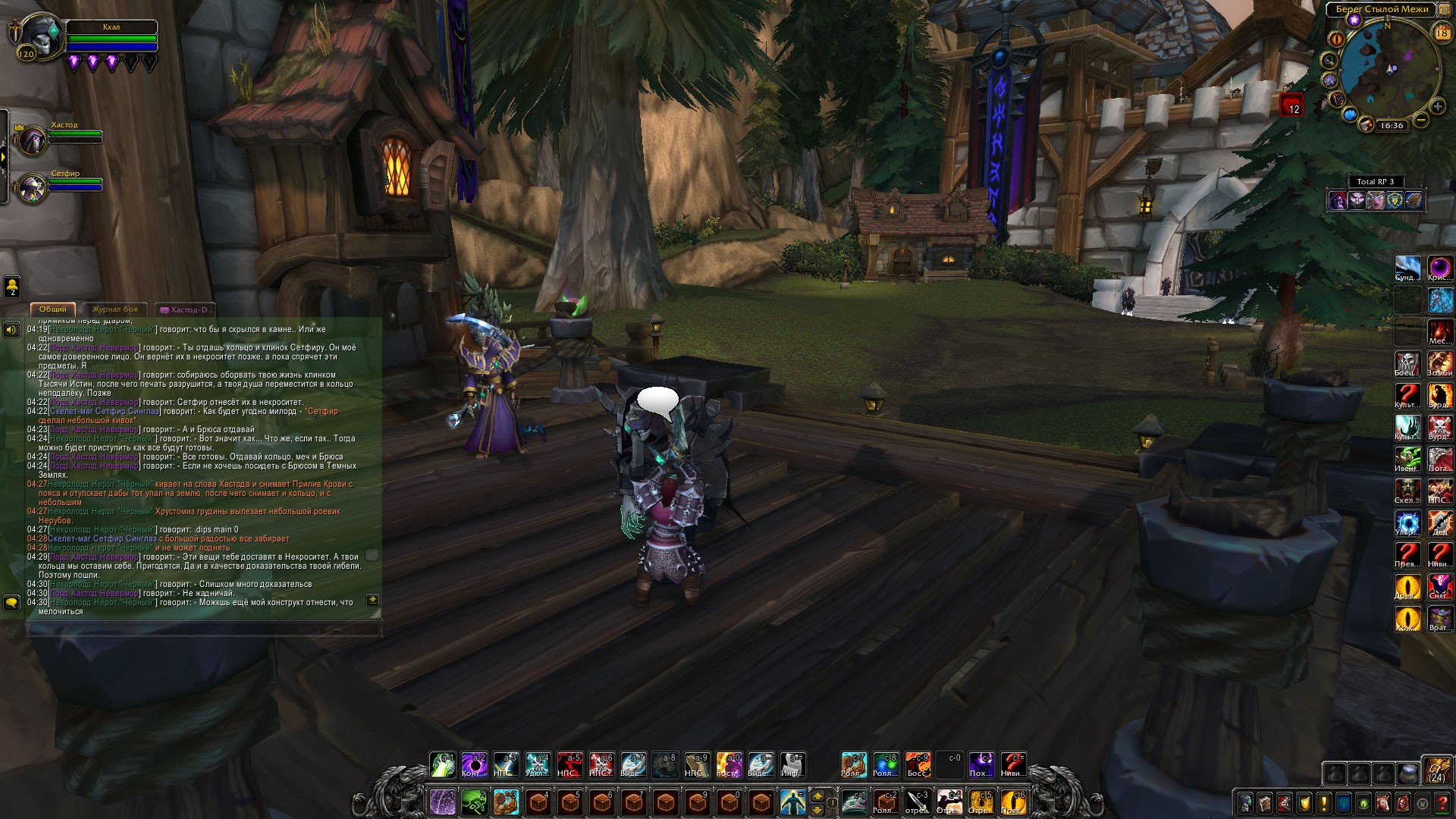
Task: Activate the blue muscular arm ability
Action: click(x=506, y=802)
